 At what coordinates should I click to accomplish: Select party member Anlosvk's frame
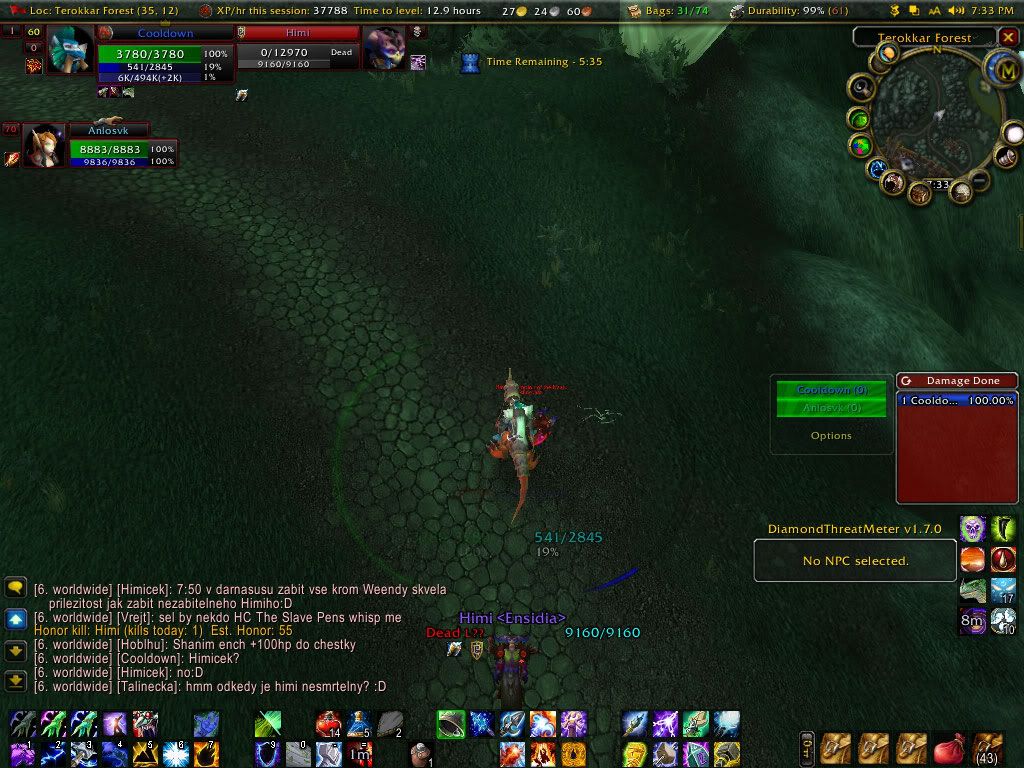click(109, 148)
